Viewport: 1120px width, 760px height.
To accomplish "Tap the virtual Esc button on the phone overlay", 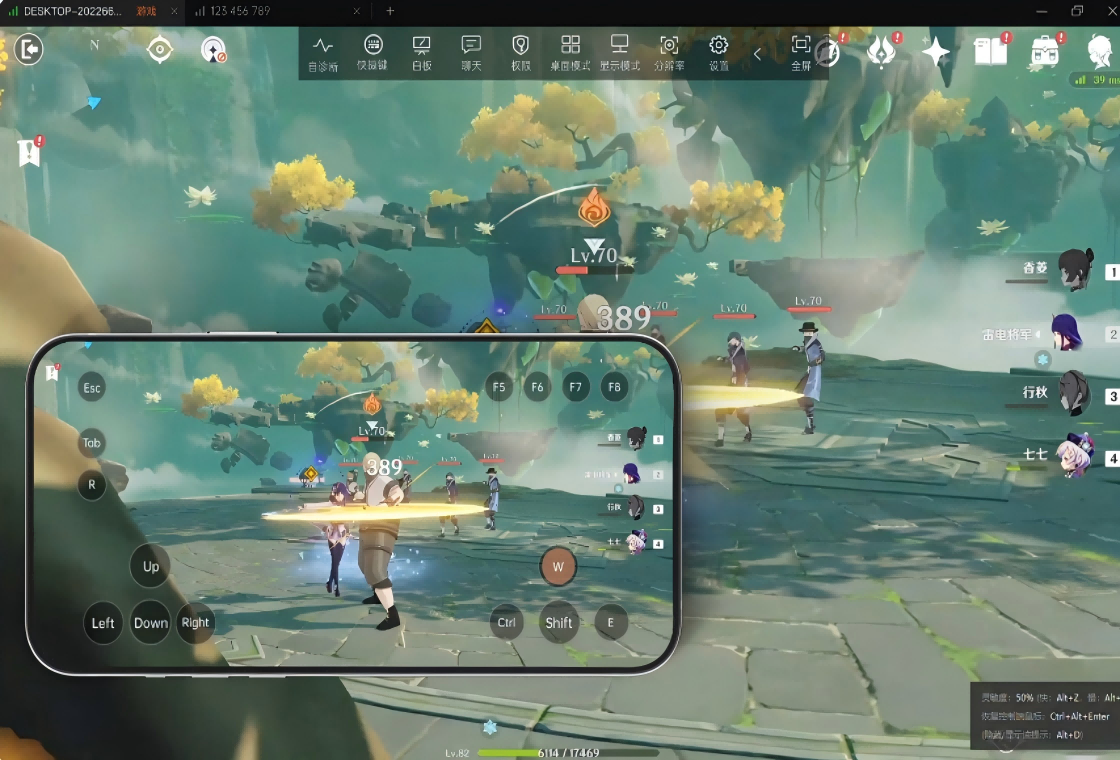I will (x=92, y=387).
